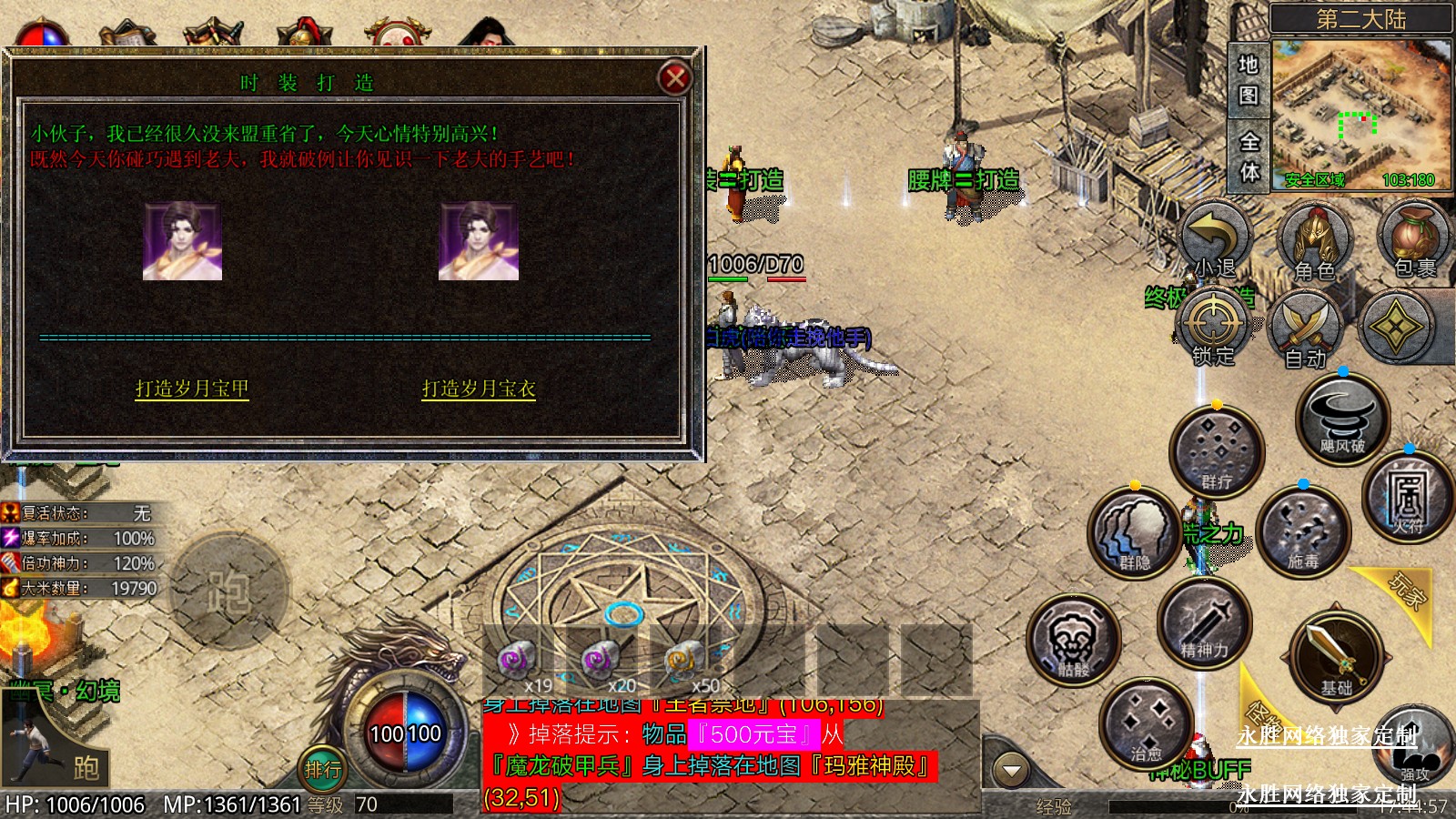
Task: Activate the 锁定 target lock button
Action: [1214, 327]
